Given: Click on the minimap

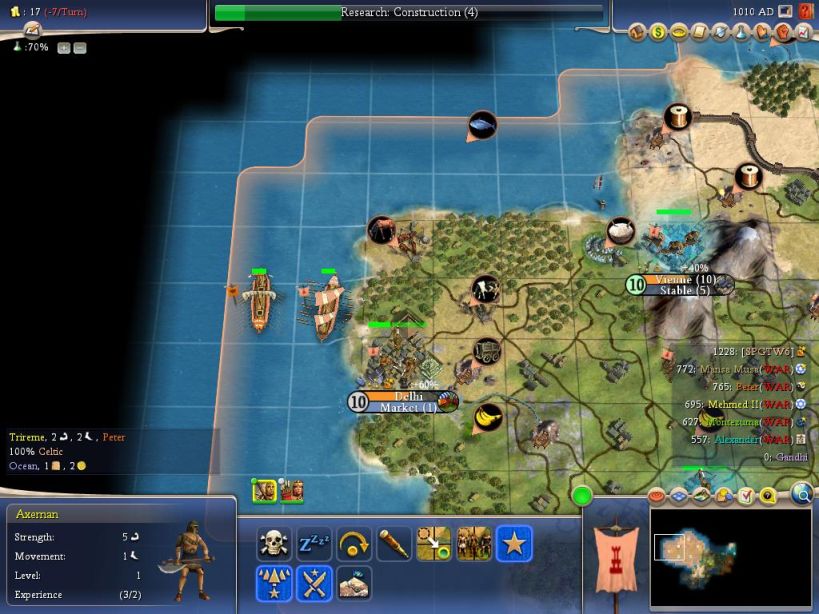Looking at the screenshot, I should coord(730,556).
